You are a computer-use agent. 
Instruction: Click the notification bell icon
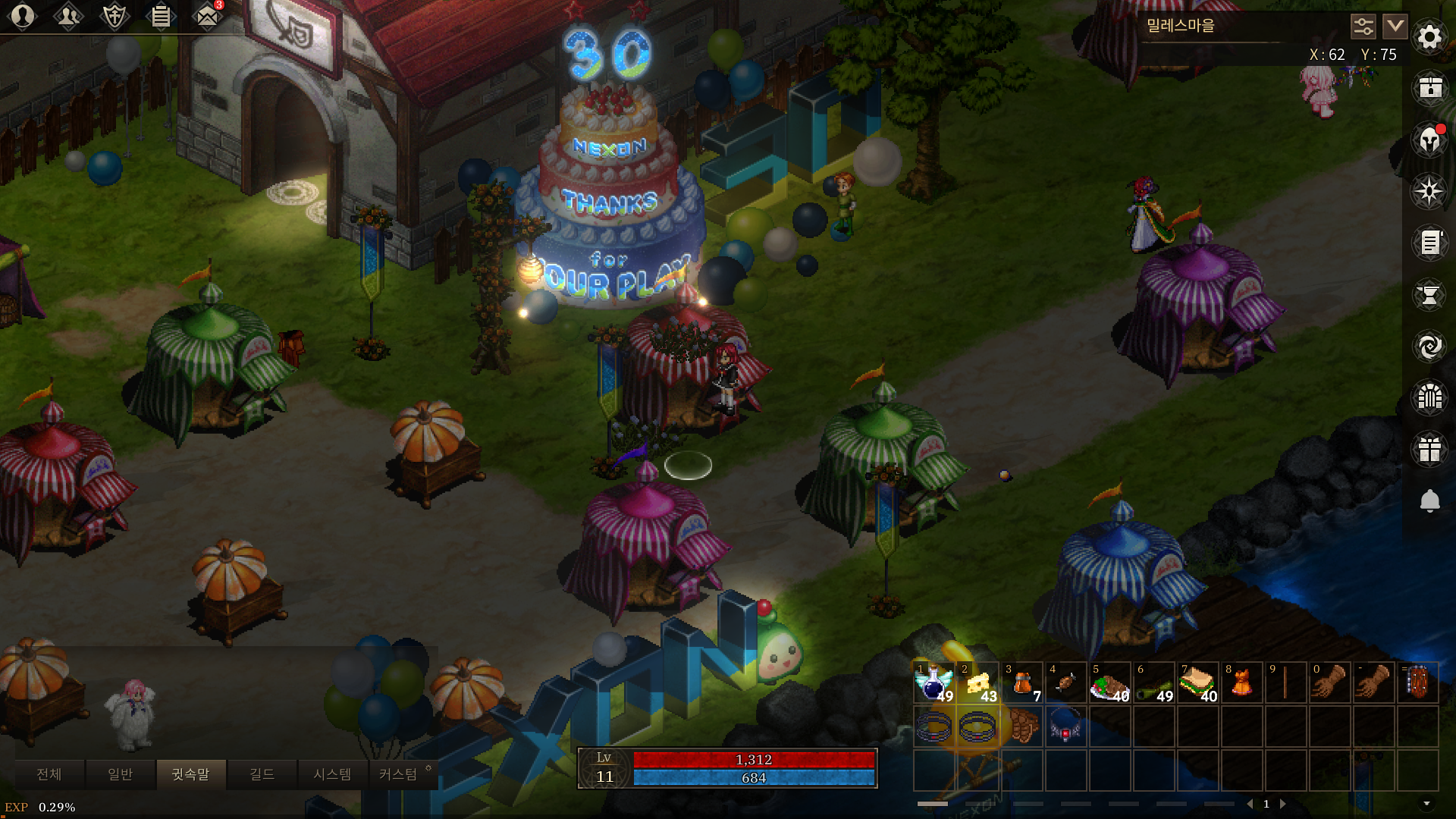[1429, 500]
